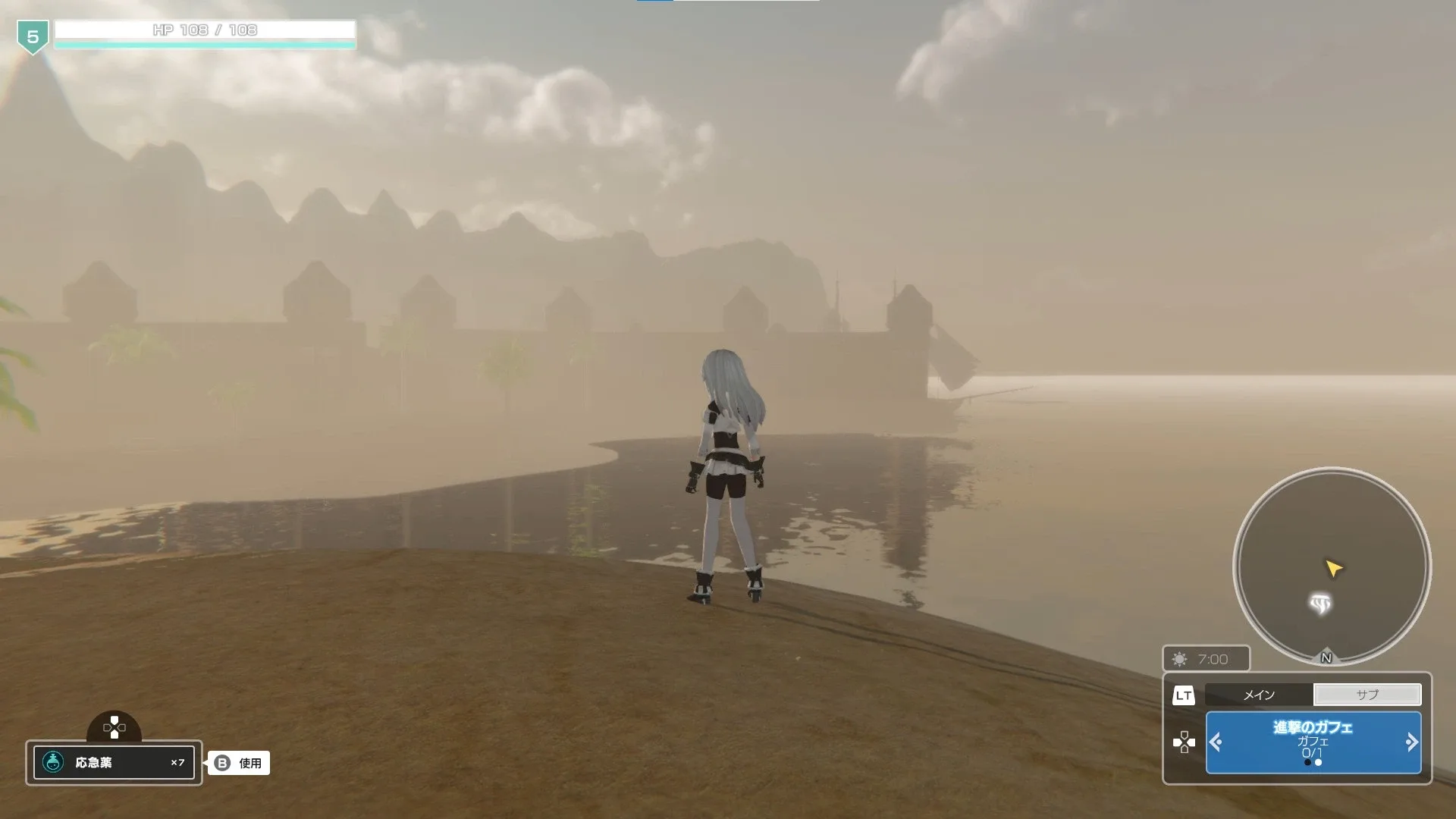Viewport: 1456px width, 819px height.
Task: Click the level 5 badge
Action: coord(32,34)
